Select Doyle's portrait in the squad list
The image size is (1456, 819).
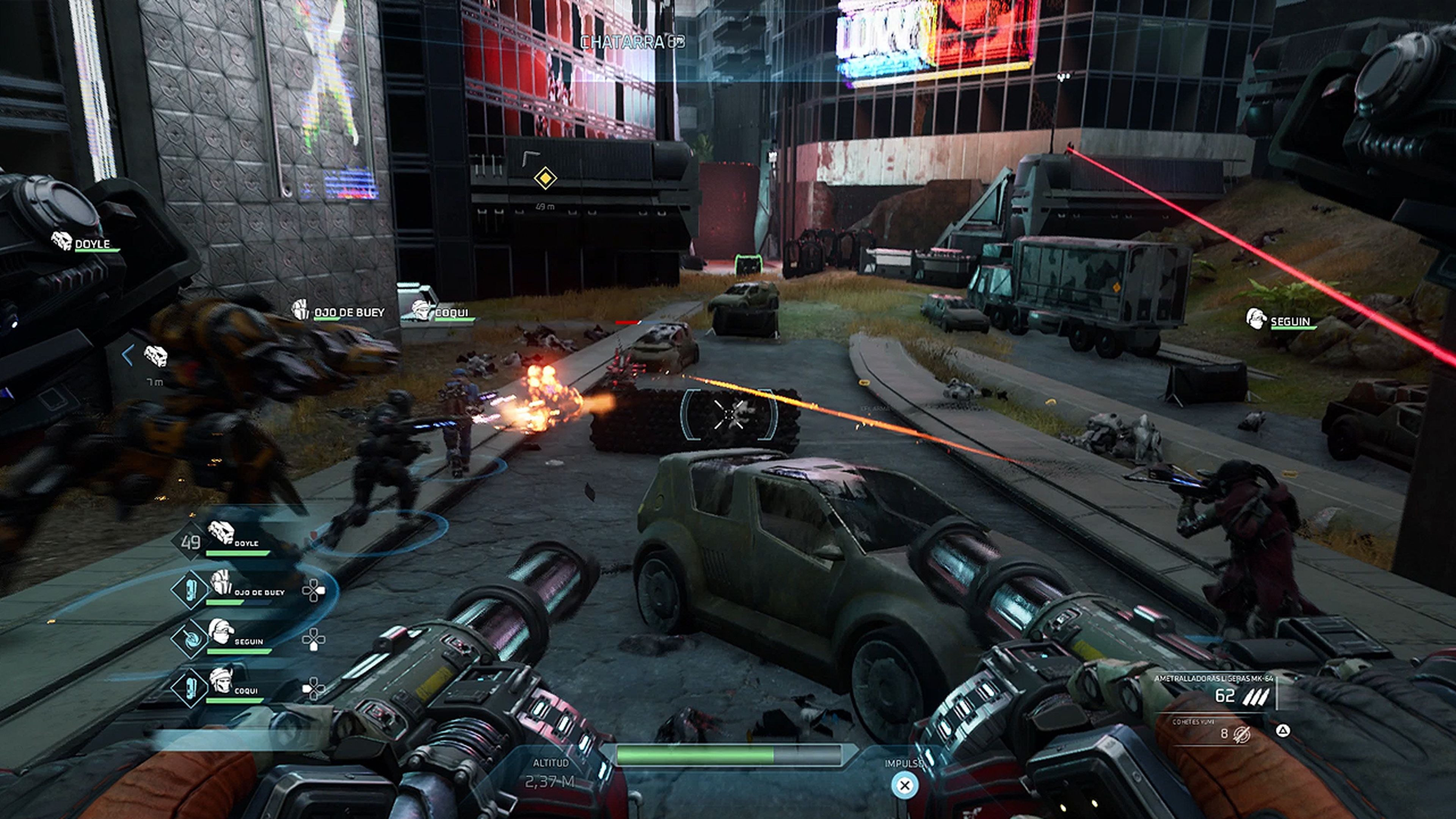pos(221,533)
